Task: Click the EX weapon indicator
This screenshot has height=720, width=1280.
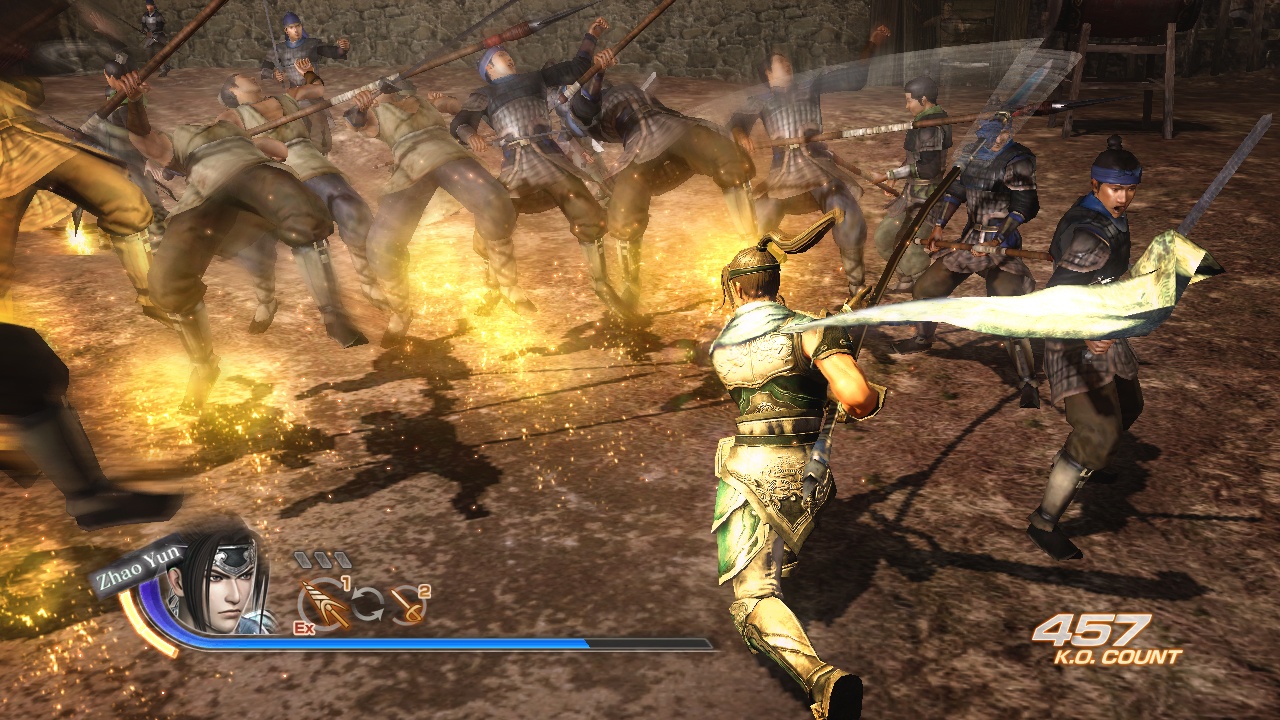Action: tap(303, 628)
